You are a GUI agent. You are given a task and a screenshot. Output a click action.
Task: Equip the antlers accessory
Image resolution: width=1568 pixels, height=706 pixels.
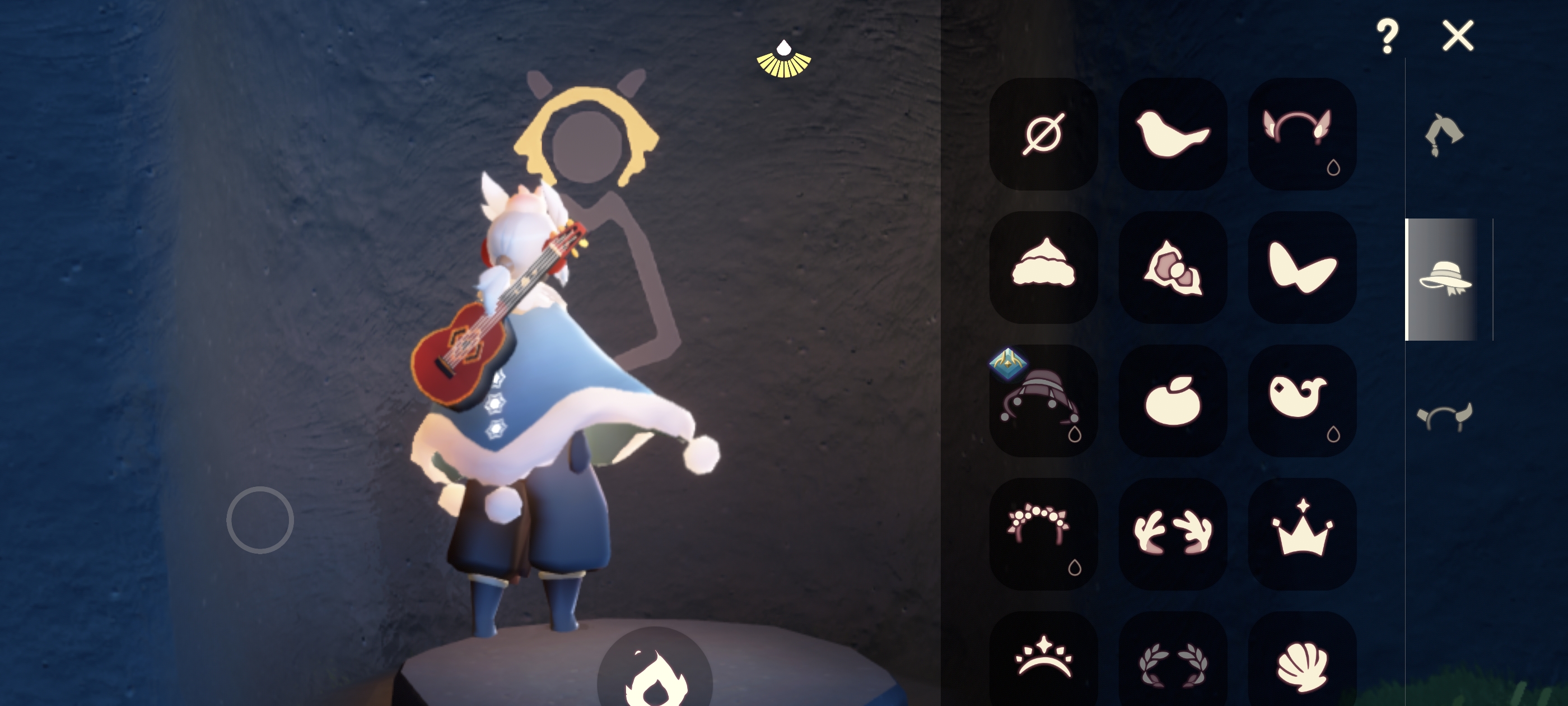coord(1172,533)
